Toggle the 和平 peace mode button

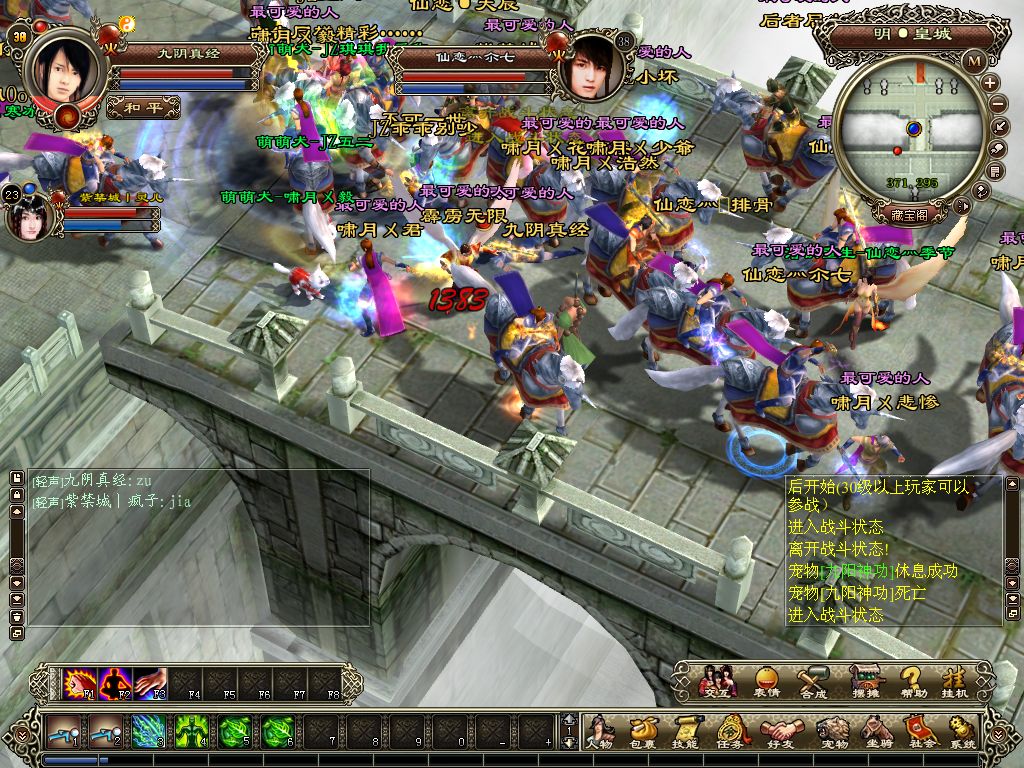pos(143,106)
